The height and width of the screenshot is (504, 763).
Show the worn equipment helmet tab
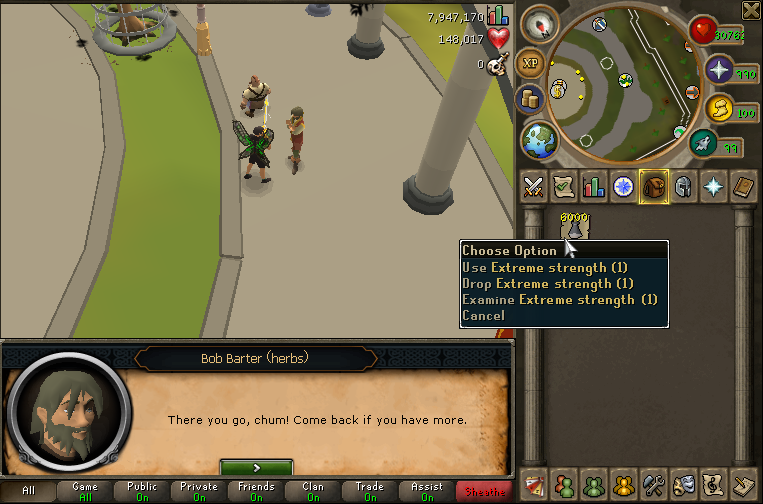point(684,187)
